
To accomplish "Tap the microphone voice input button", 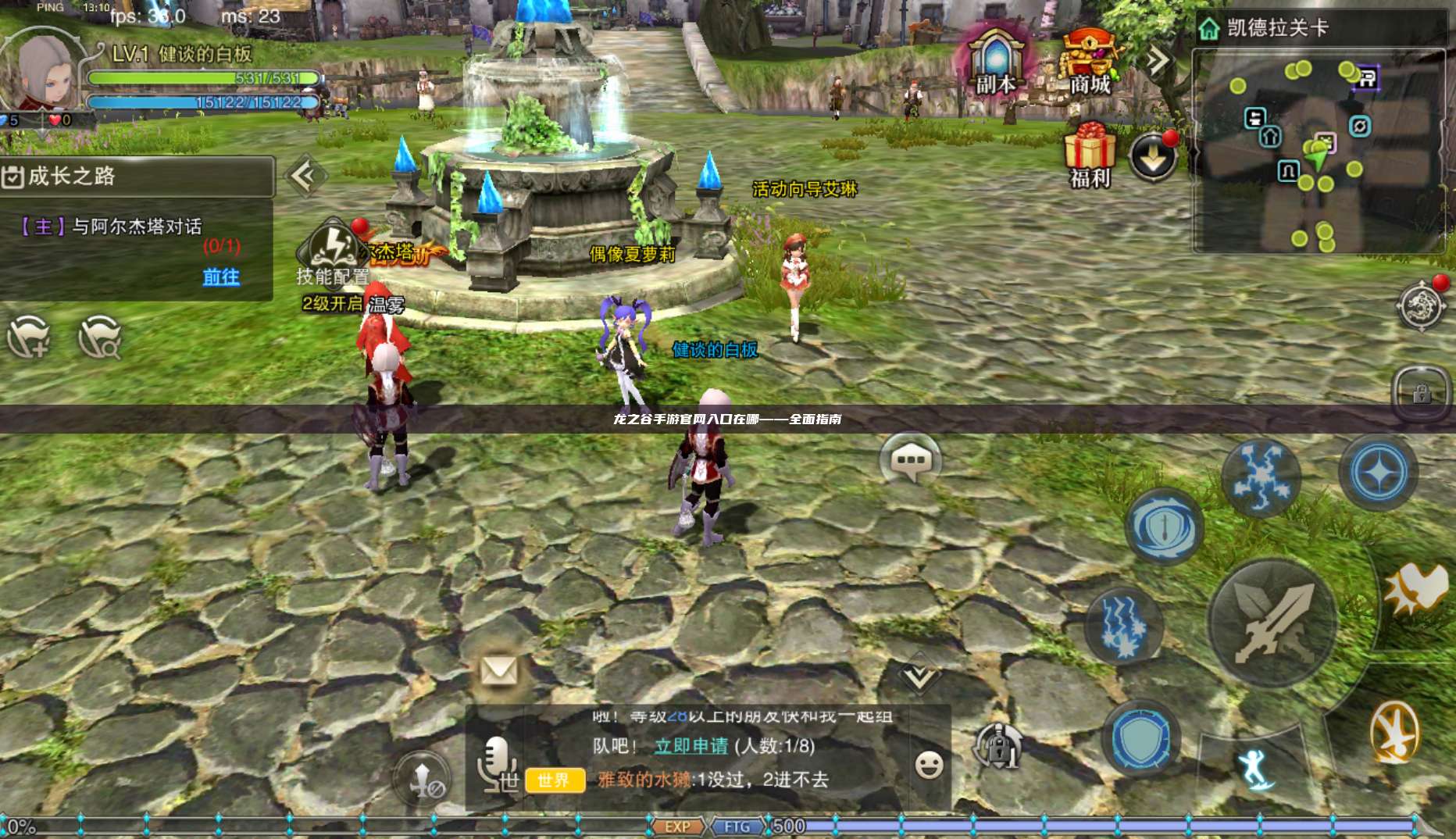I will click(498, 762).
